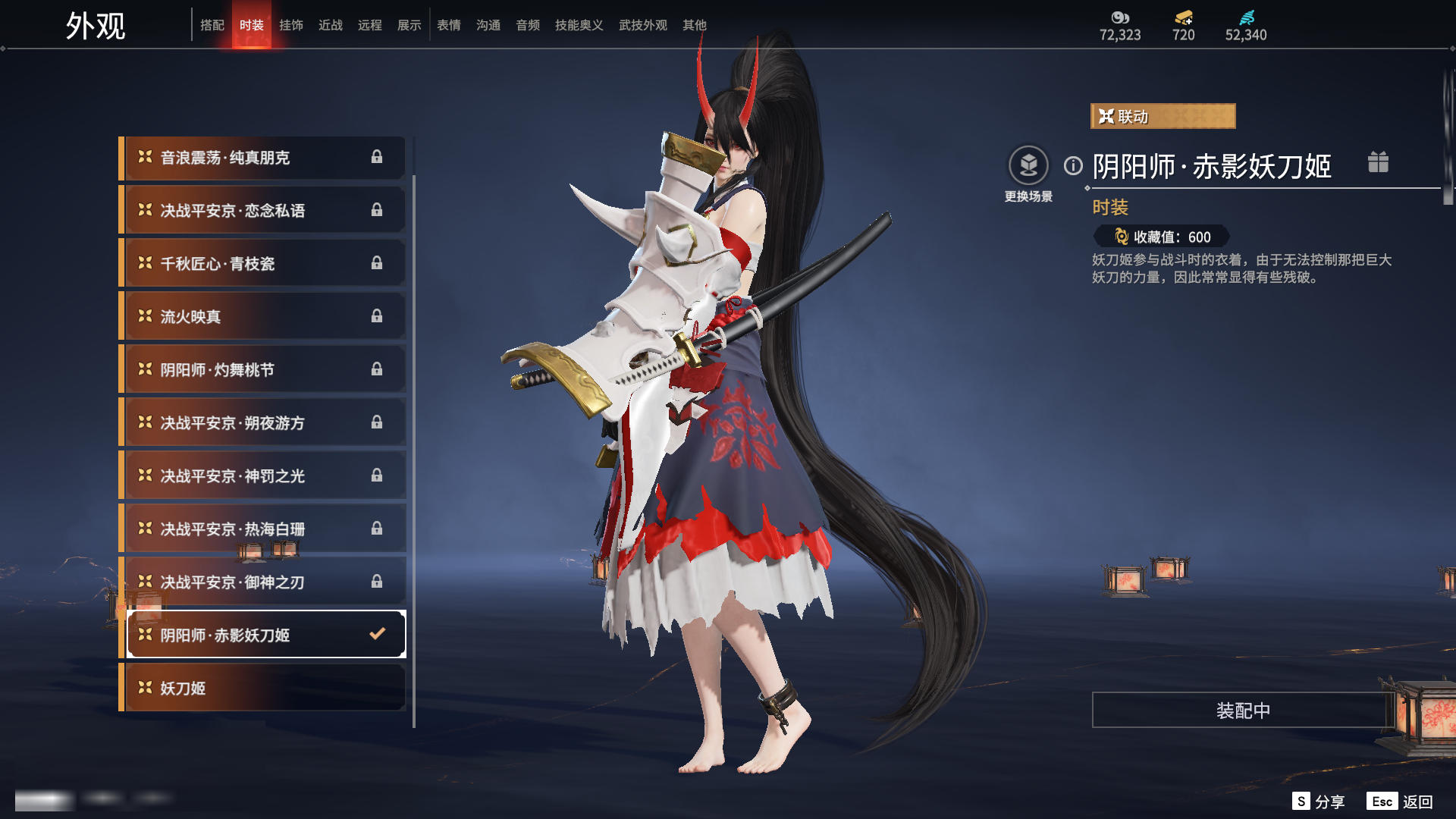Screen dimensions: 1456x819
Task: Click the 更换场景 scene change icon
Action: 1028,165
